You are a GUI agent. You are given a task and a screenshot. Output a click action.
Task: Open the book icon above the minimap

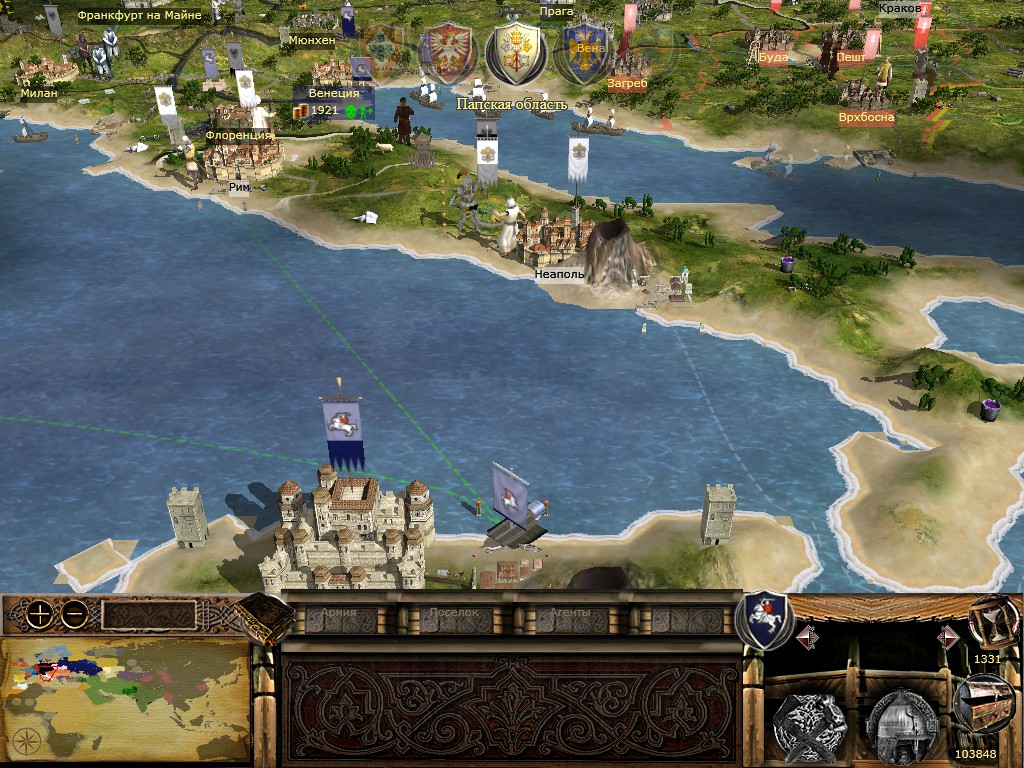264,618
